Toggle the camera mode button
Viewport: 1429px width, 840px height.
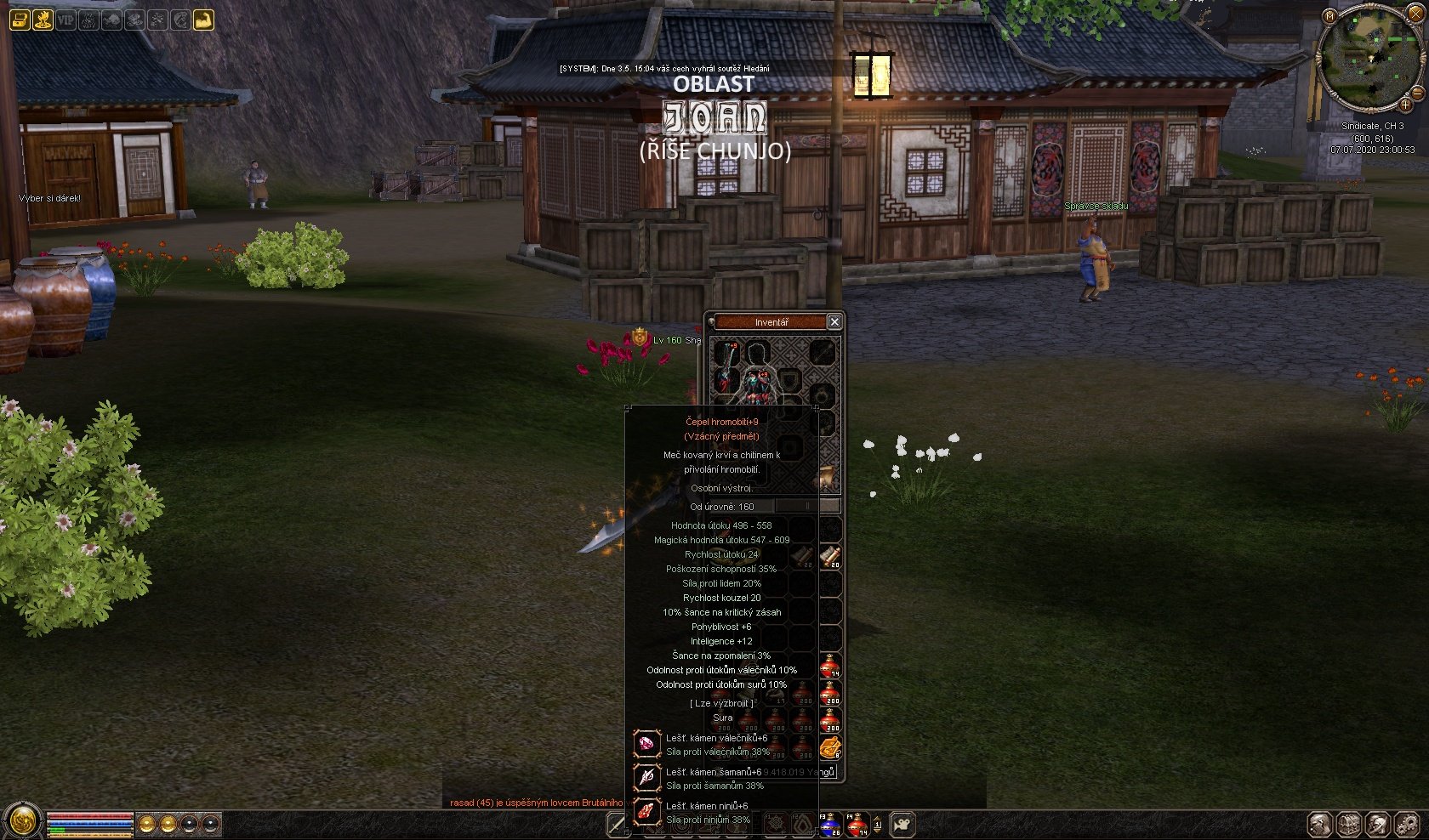902,824
